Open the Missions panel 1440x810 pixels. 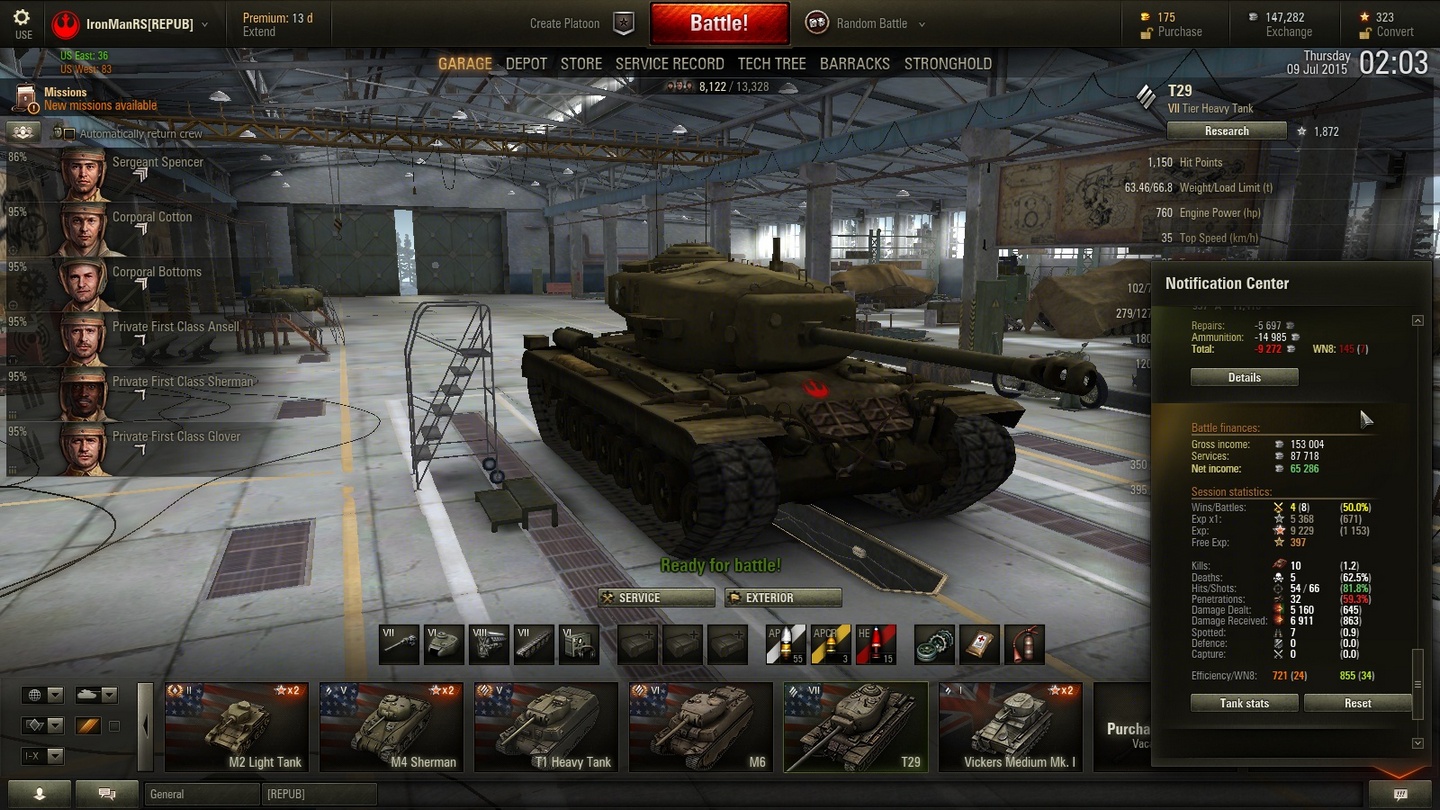click(x=85, y=98)
